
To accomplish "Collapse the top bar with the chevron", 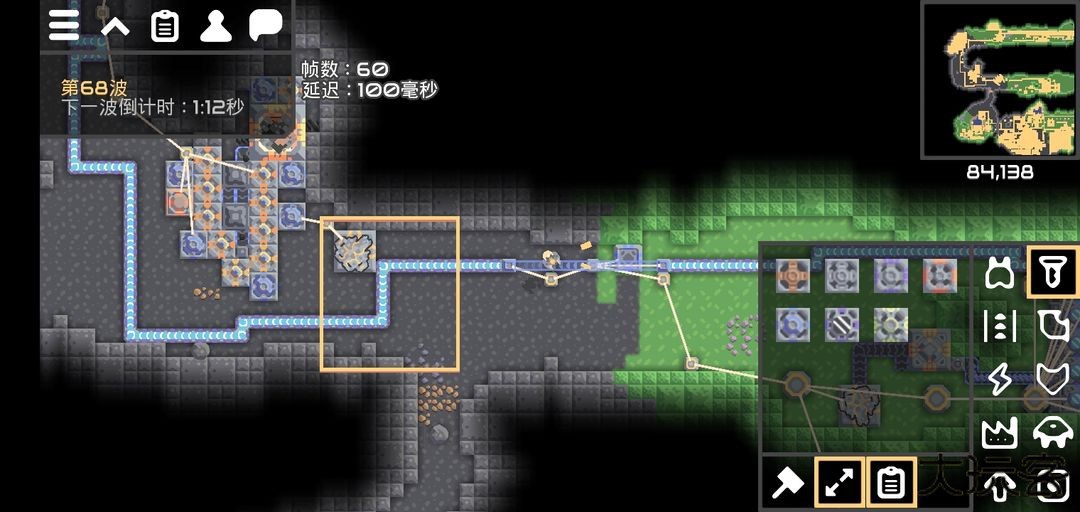I will tap(115, 26).
